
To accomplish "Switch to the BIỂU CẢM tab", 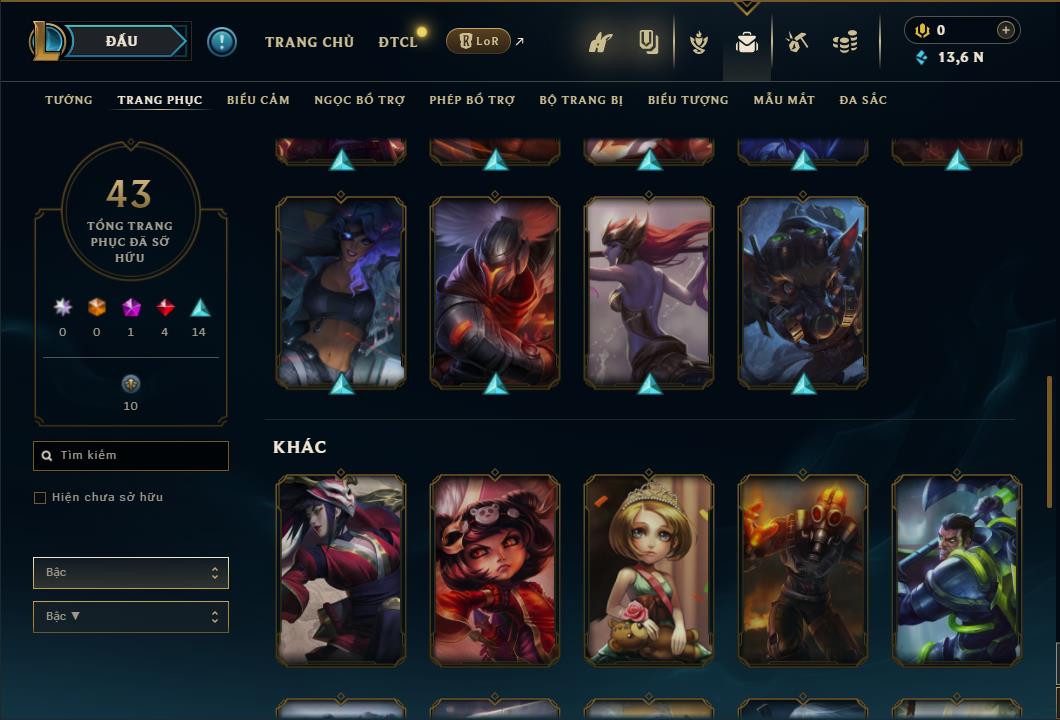I will pyautogui.click(x=258, y=100).
